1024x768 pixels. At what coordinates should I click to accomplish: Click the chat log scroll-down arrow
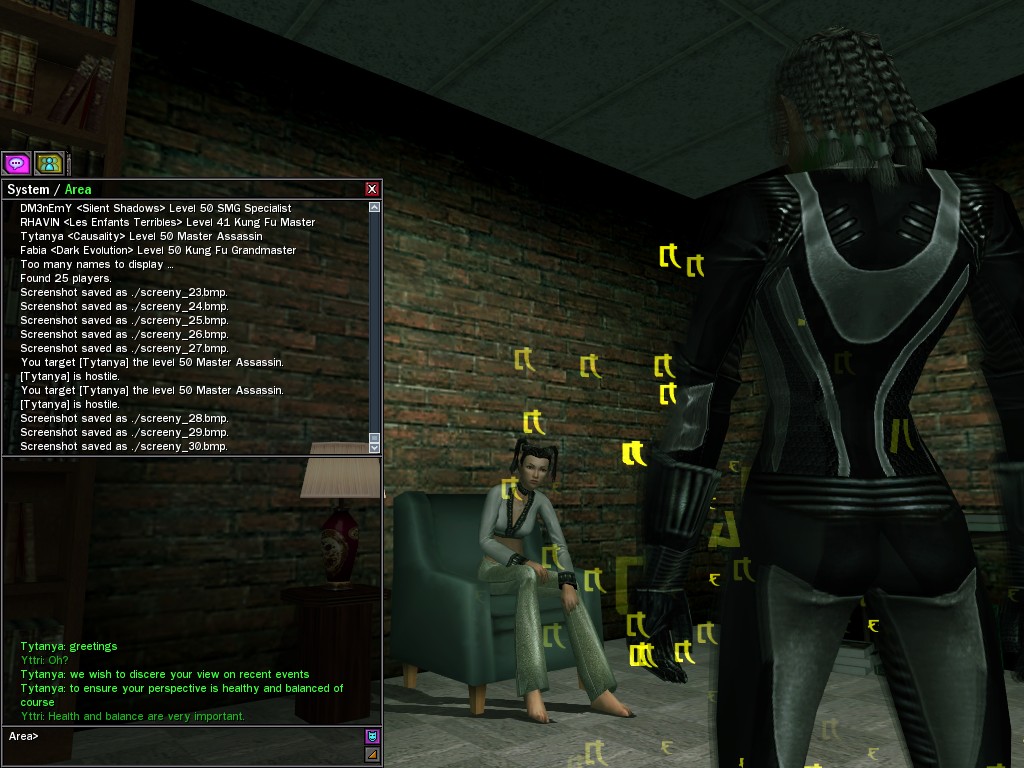tap(375, 446)
